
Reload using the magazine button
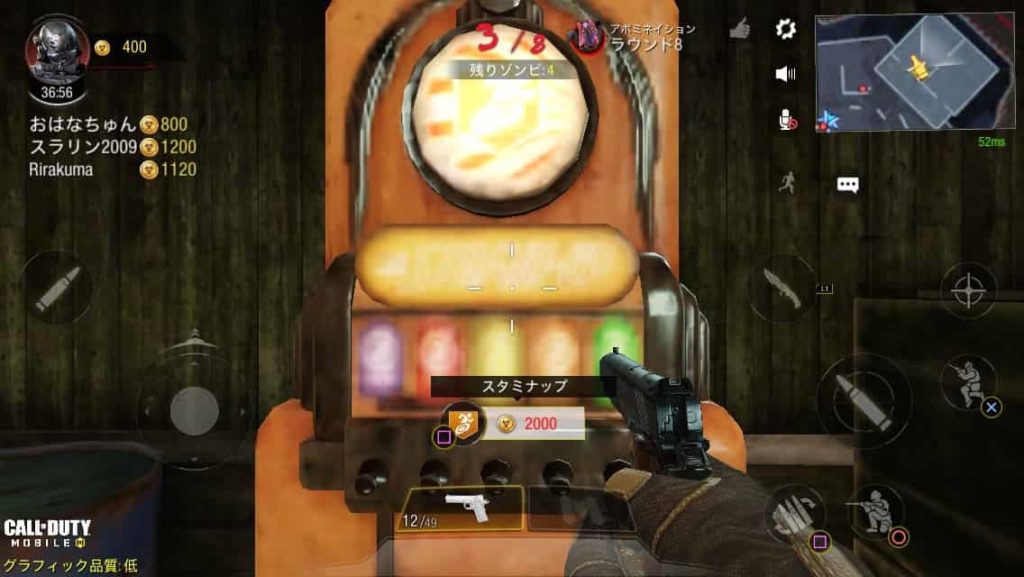pyautogui.click(x=796, y=514)
